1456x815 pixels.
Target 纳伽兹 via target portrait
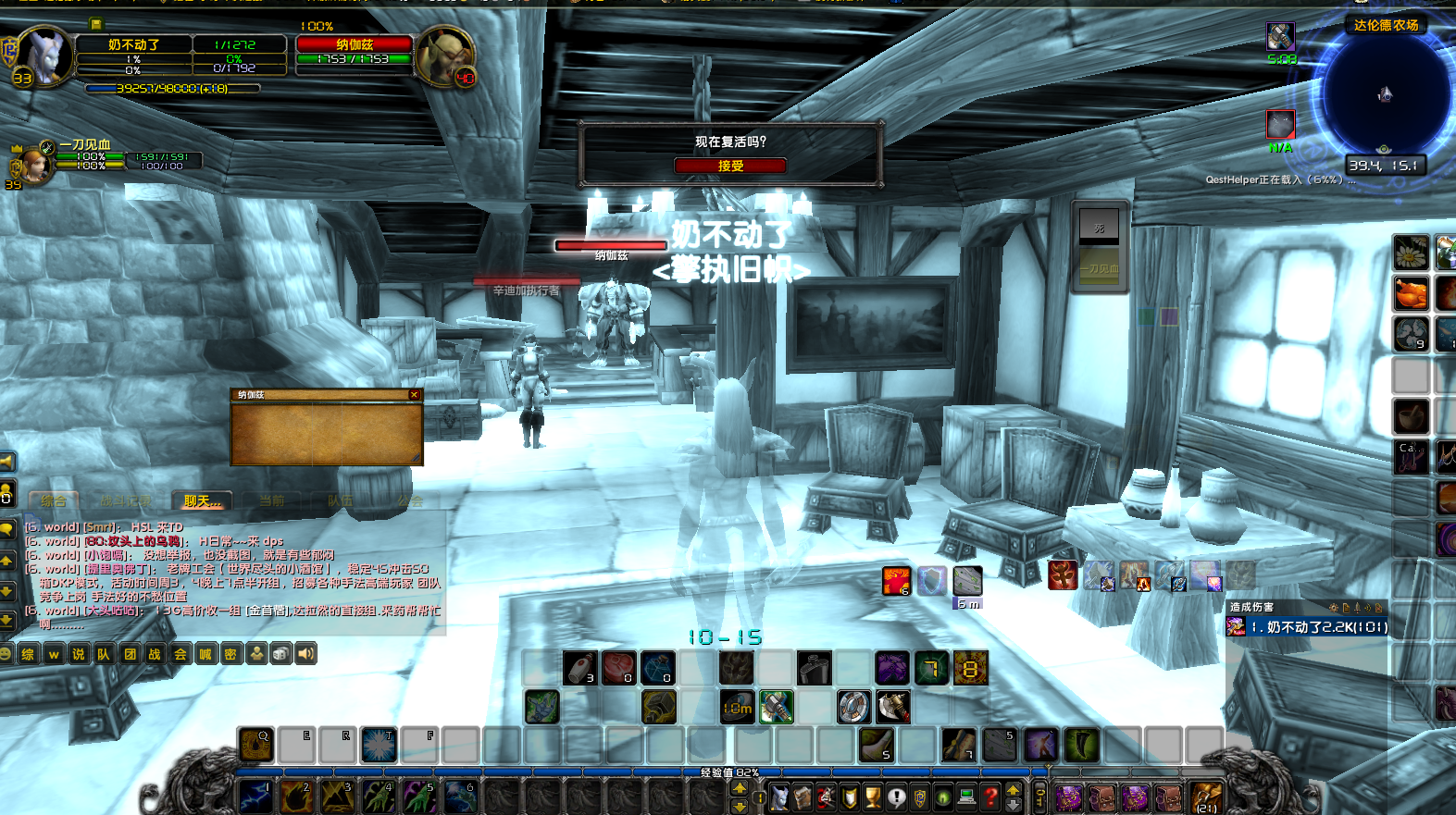(x=443, y=56)
